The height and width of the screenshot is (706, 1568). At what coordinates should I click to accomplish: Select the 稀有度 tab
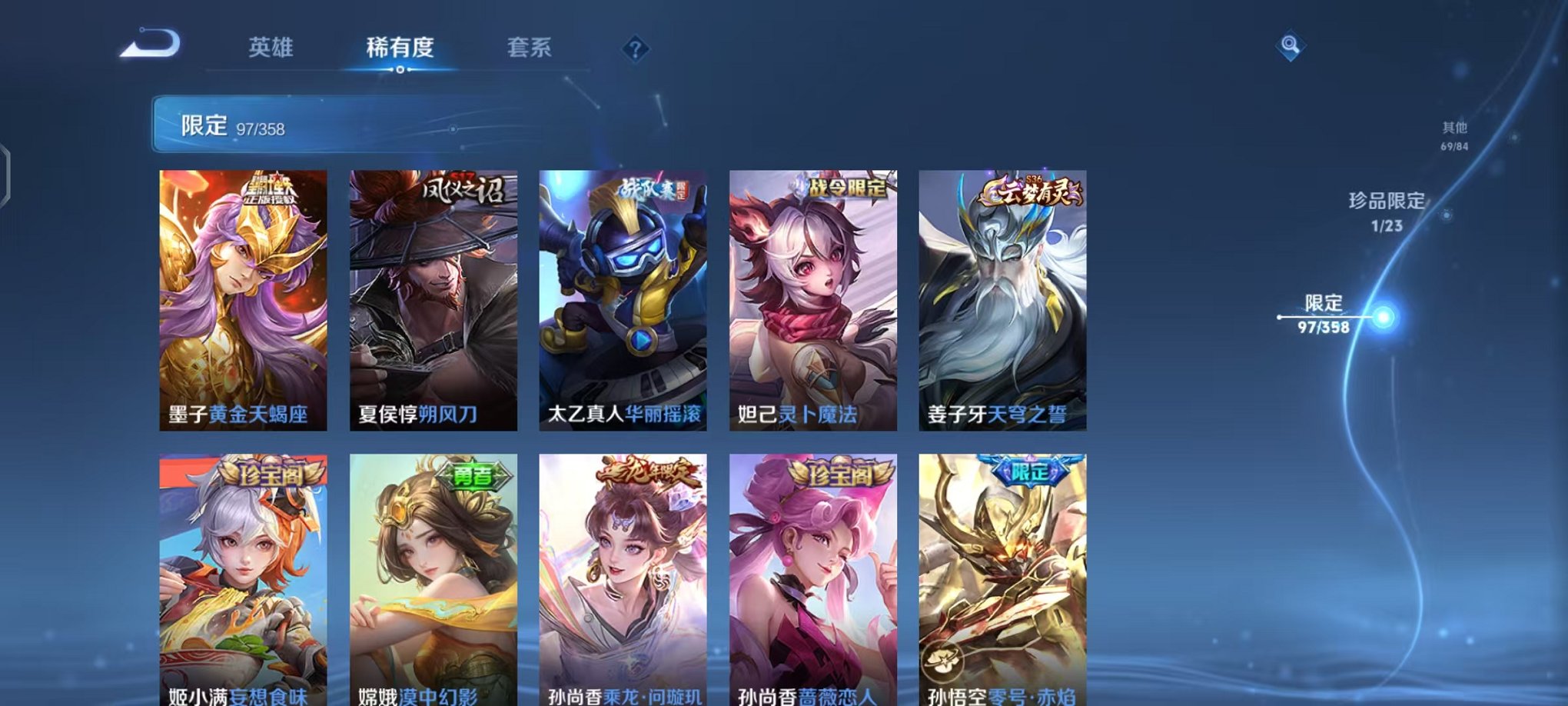[399, 48]
